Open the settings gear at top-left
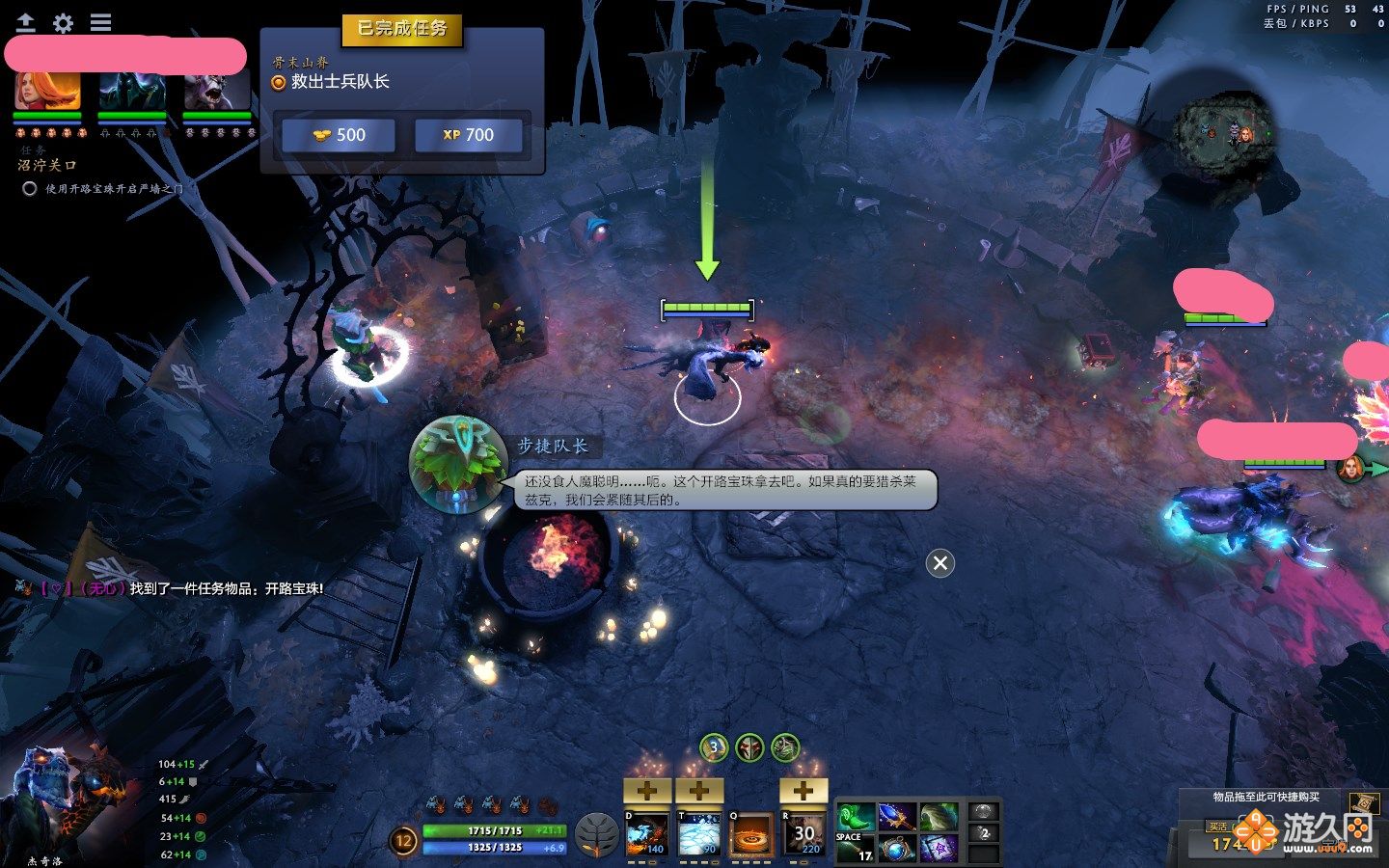This screenshot has width=1389, height=868. pyautogui.click(x=63, y=22)
